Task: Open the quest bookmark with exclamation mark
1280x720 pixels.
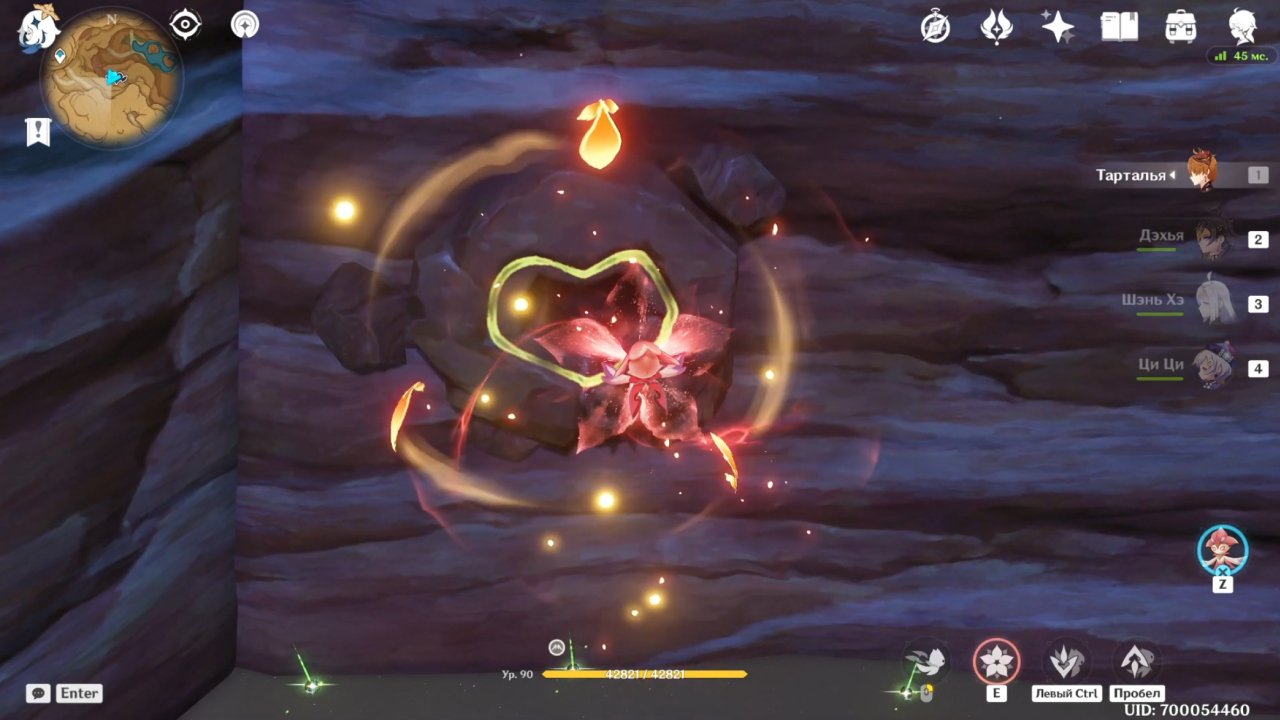Action: 38,131
